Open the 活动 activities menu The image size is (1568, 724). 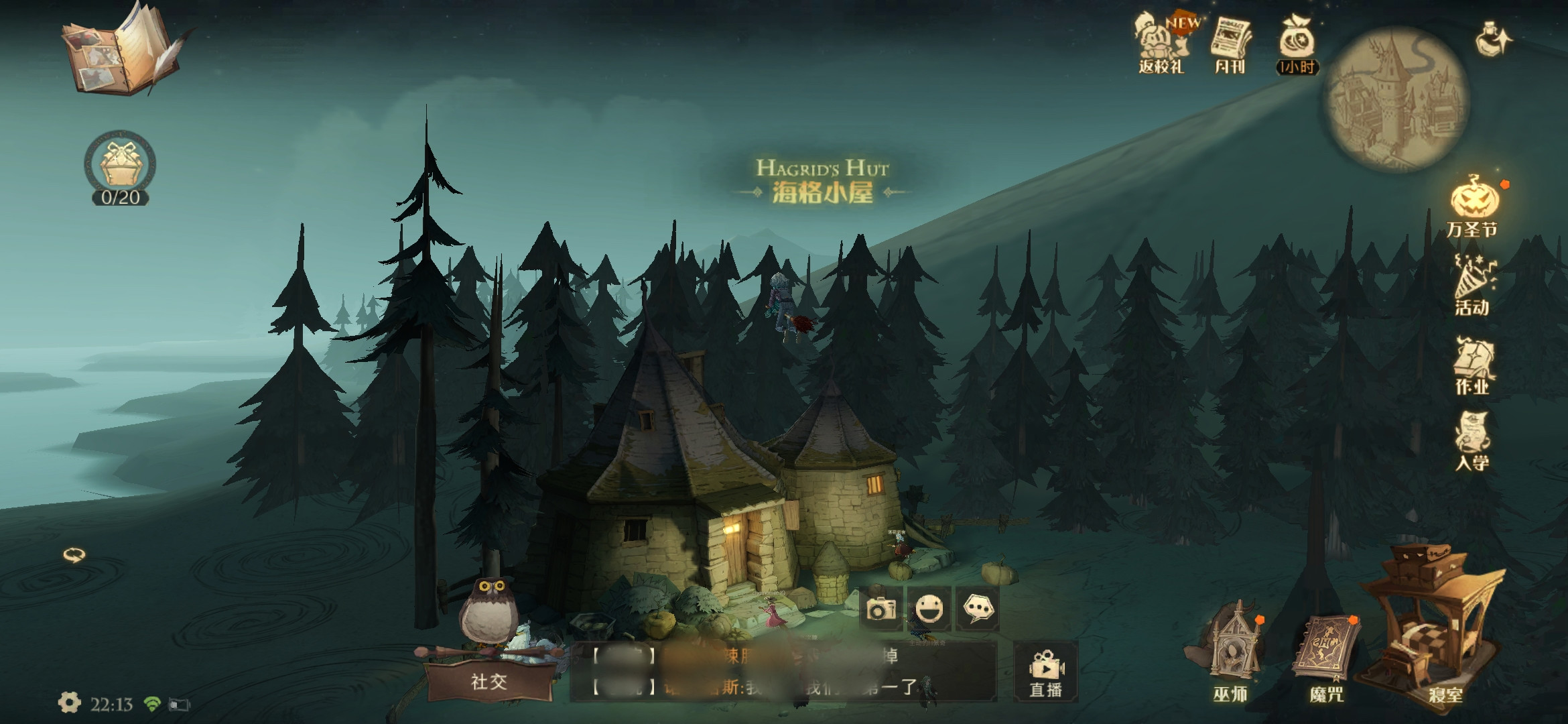click(x=1474, y=286)
